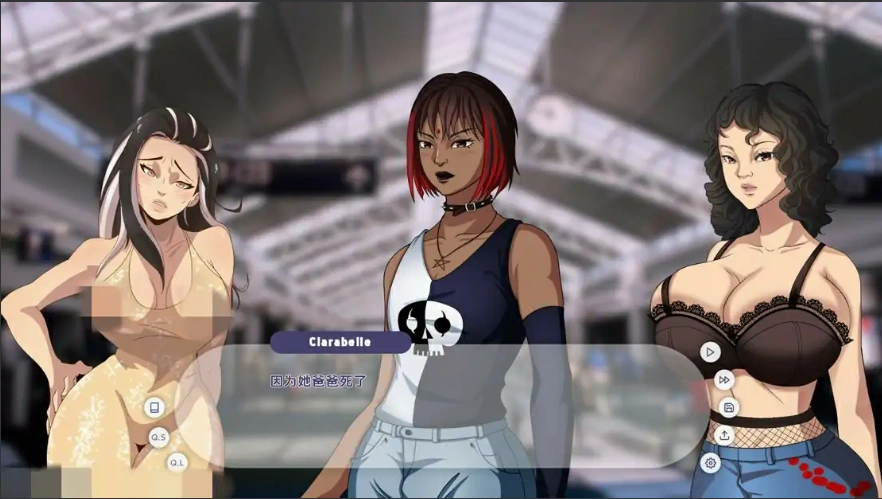Start auto-play with the play triangle button

(x=710, y=352)
